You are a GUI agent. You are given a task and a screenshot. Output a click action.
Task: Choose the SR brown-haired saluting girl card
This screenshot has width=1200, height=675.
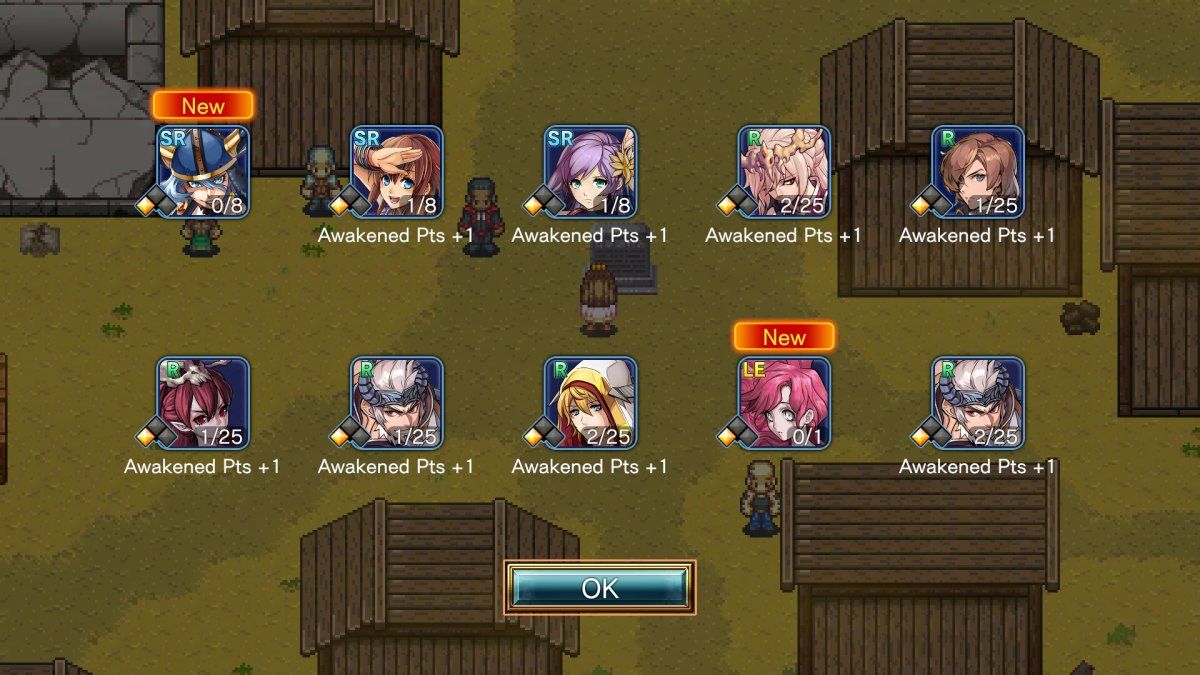tap(396, 171)
